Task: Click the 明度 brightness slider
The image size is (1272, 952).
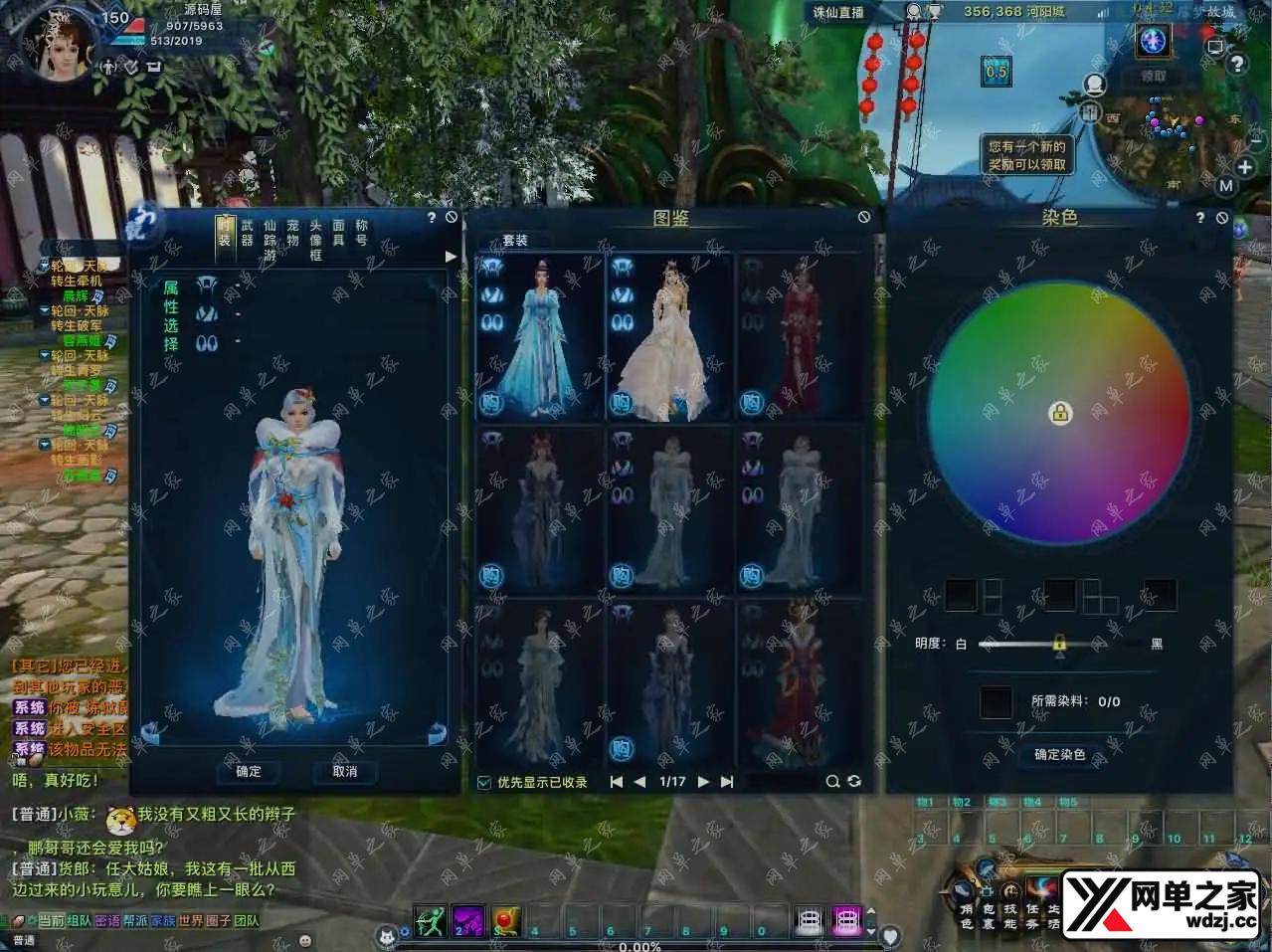Action: click(1059, 644)
